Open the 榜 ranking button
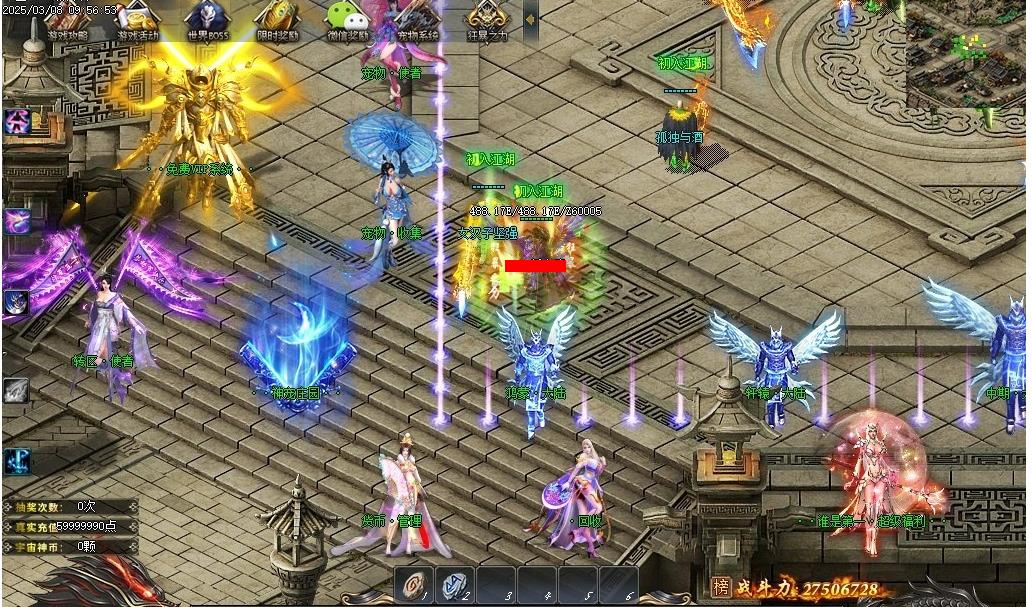Screen dimensions: 1032x607 [721, 588]
